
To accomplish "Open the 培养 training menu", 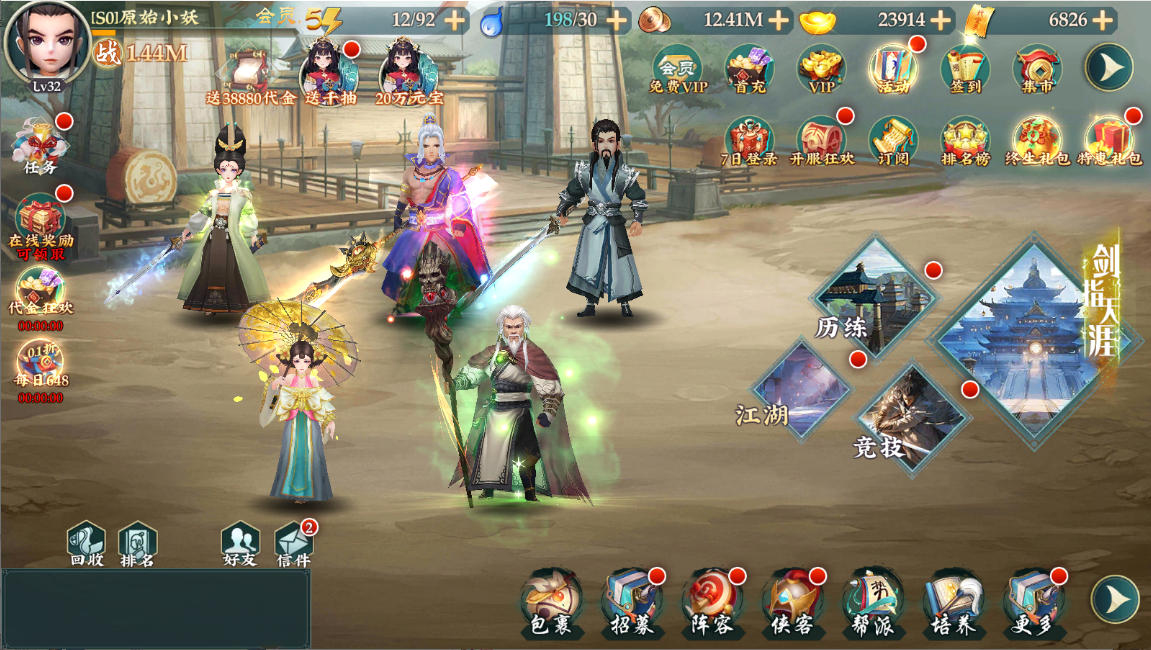I will [x=954, y=602].
